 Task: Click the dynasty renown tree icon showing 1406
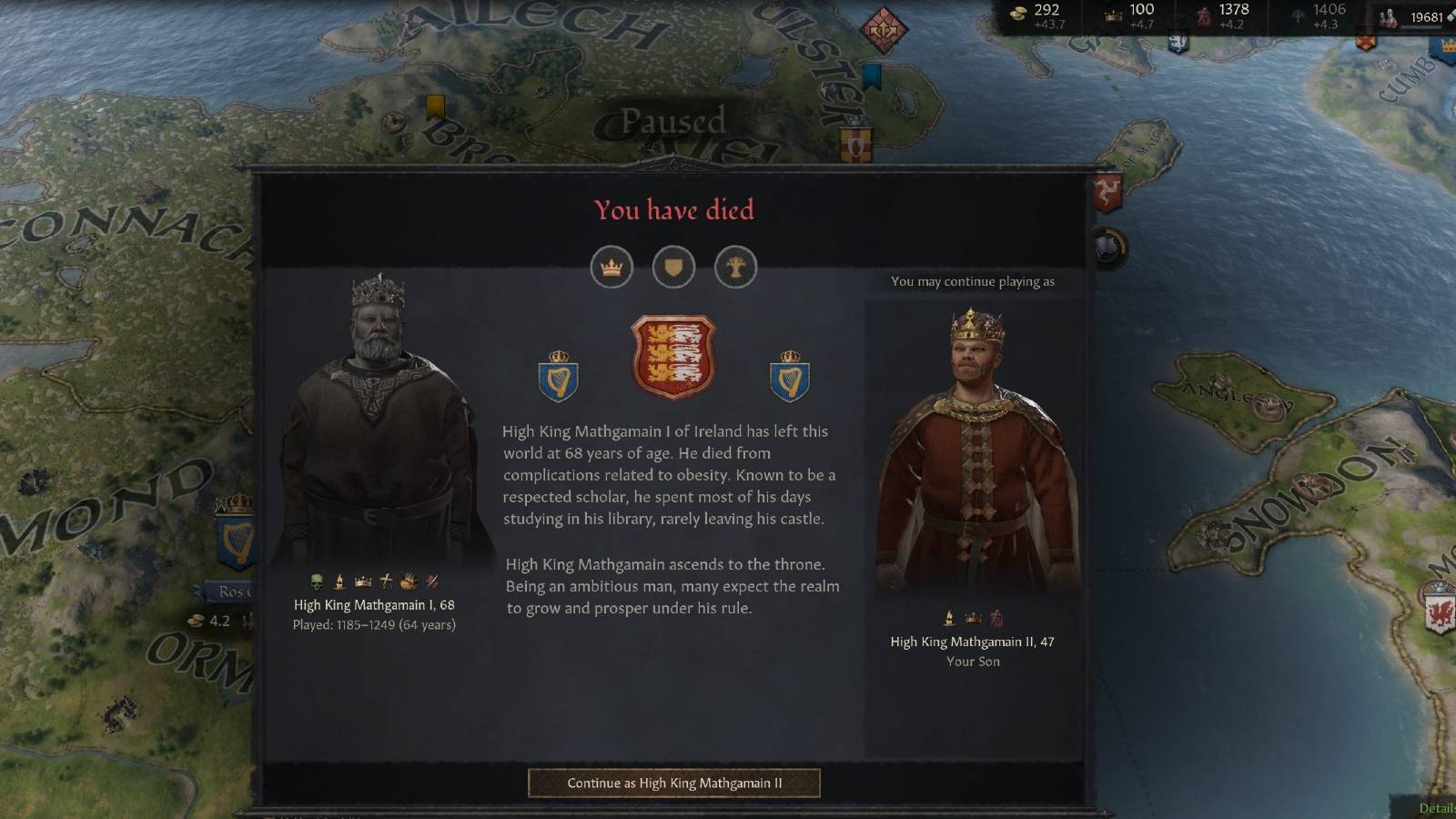click(1299, 15)
